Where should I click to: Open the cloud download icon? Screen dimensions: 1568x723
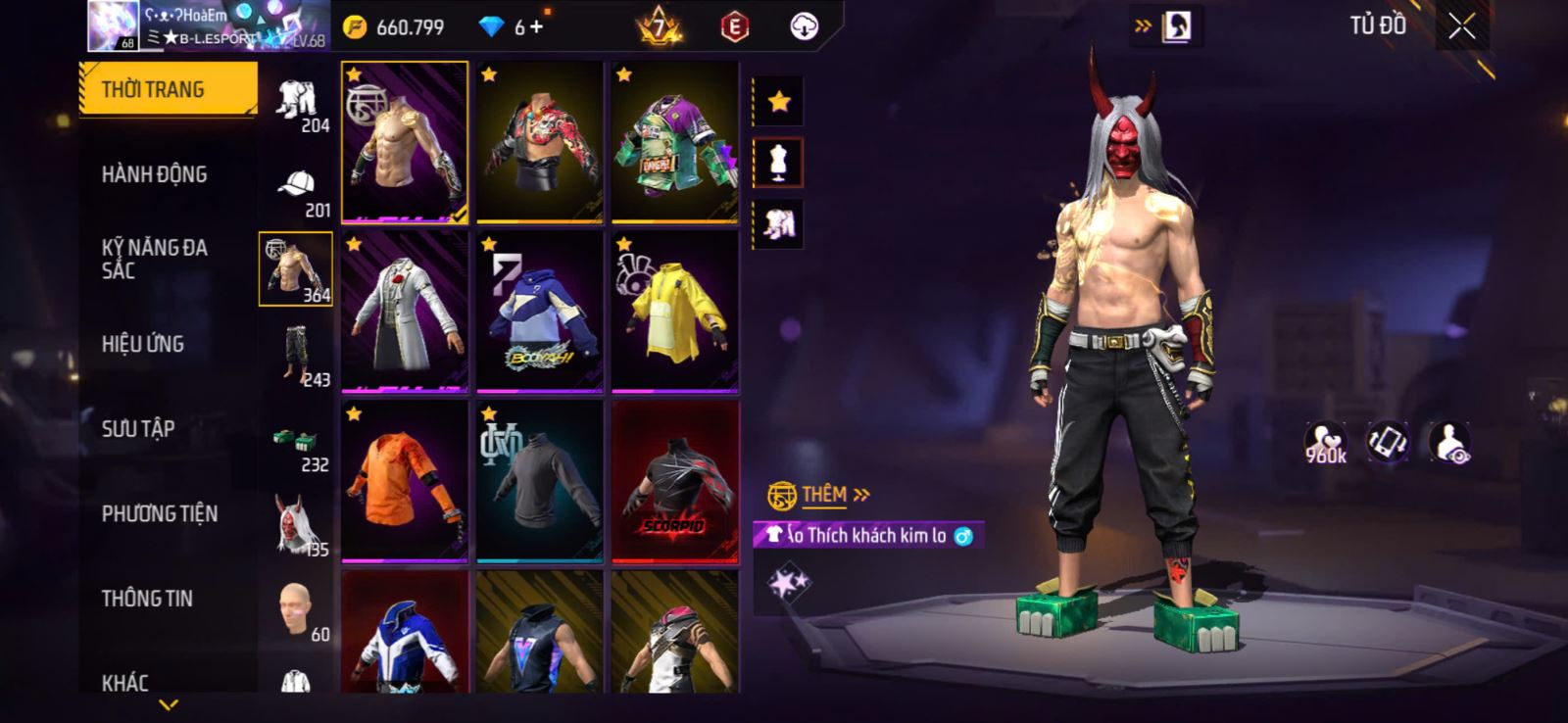(804, 27)
